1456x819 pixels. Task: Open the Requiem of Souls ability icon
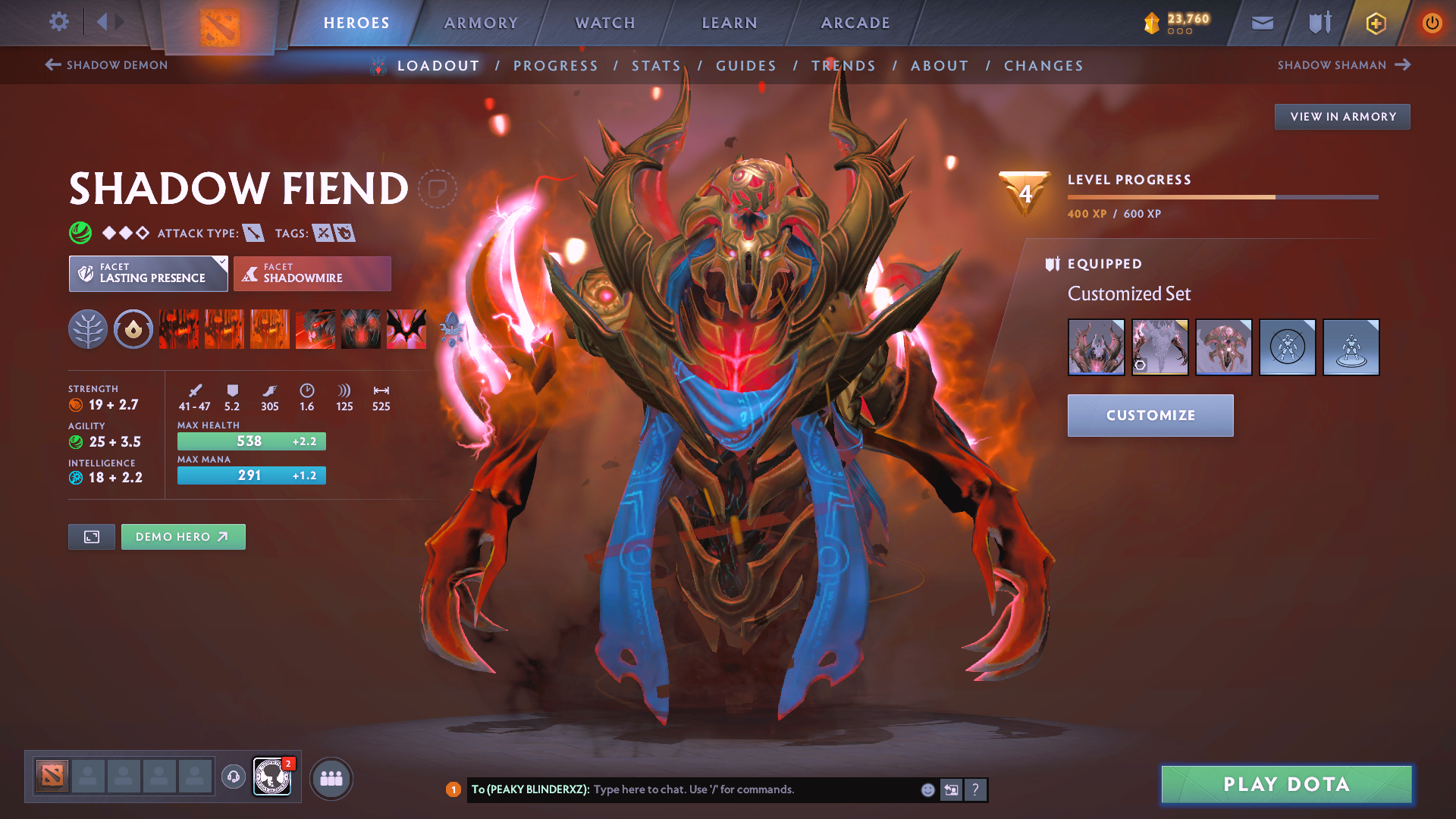click(406, 329)
